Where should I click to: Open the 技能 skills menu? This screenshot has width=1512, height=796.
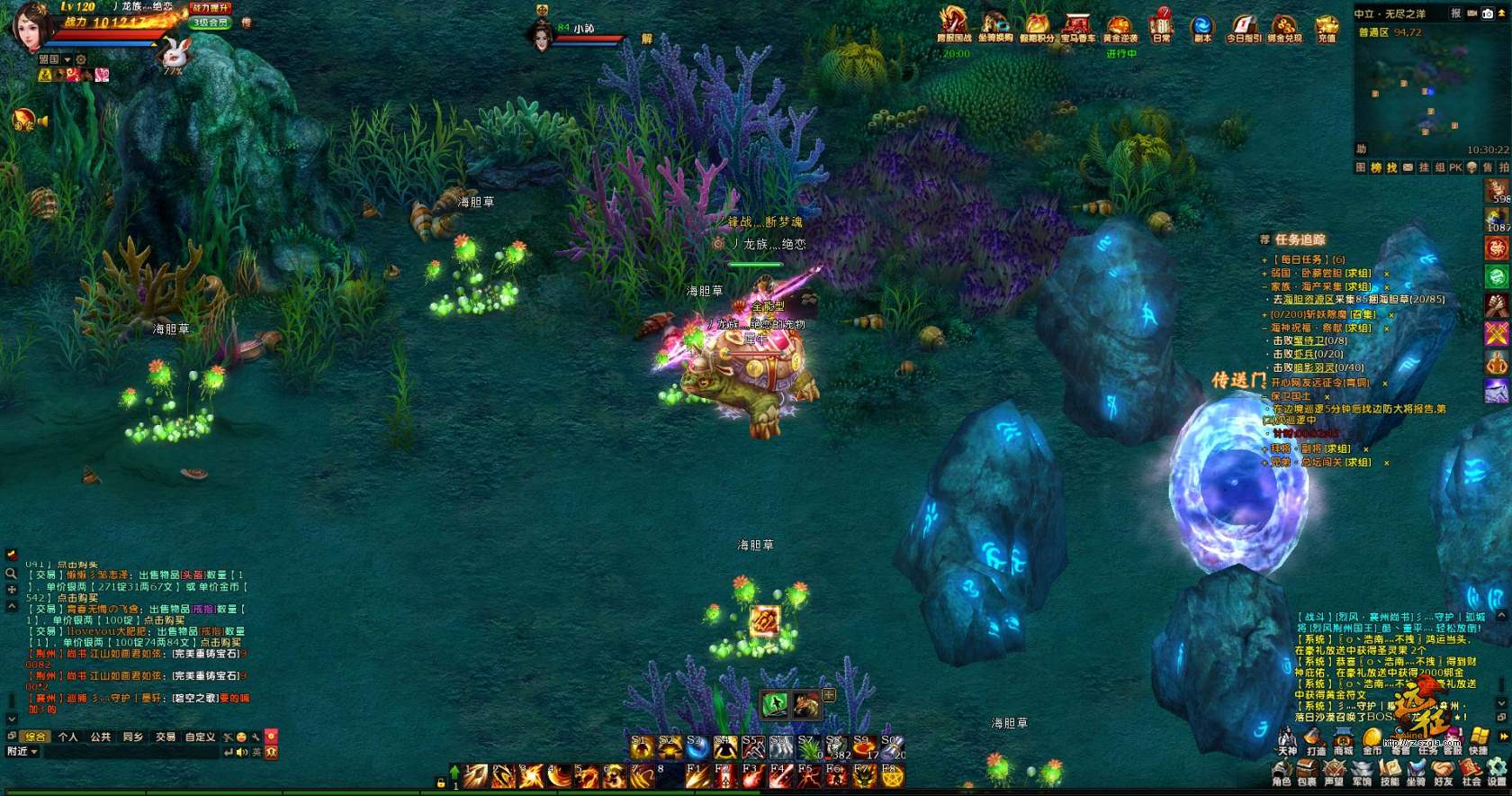point(1390,771)
